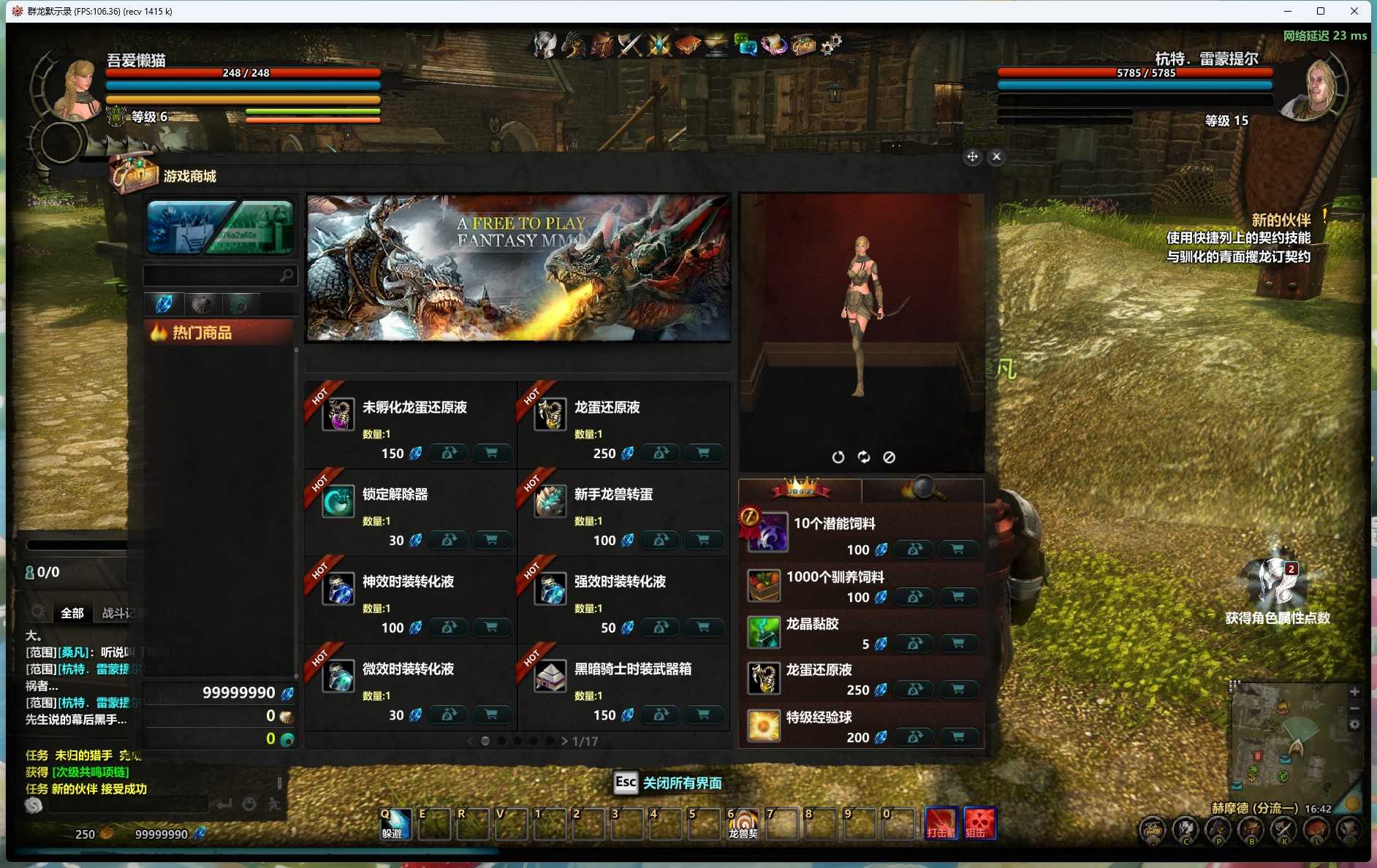Screen dimensions: 1377x868
Task: Add 黑暗骑士时装武器箱 to the cart
Action: tap(703, 715)
